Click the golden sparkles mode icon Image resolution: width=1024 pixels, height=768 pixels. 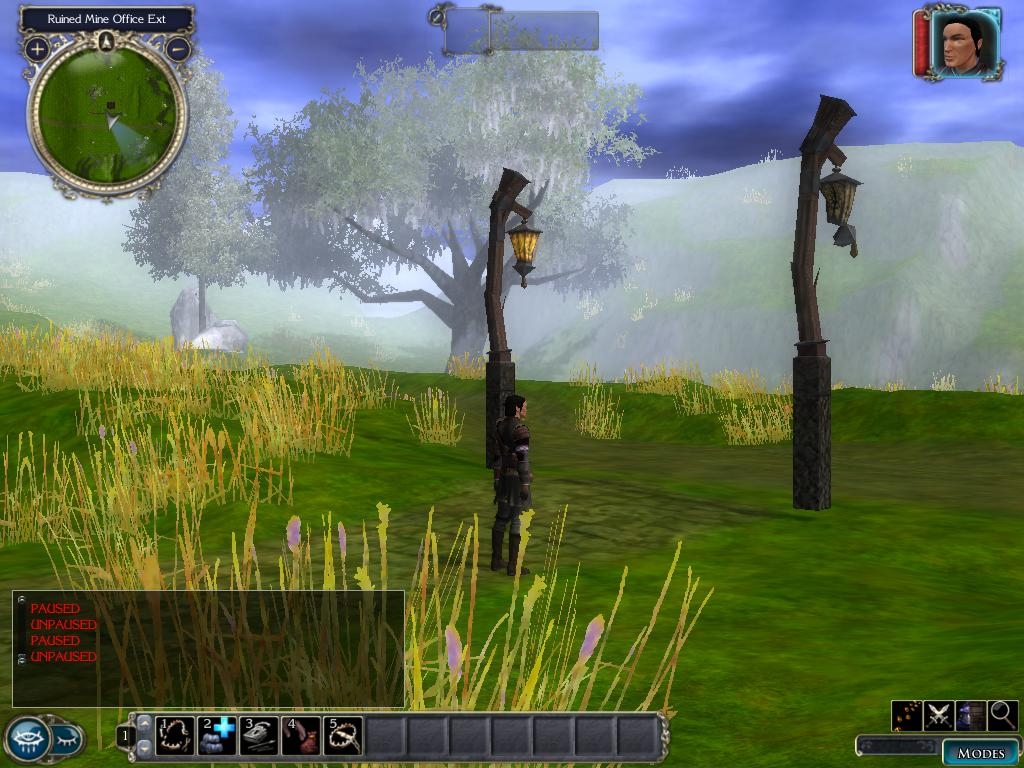tap(907, 715)
